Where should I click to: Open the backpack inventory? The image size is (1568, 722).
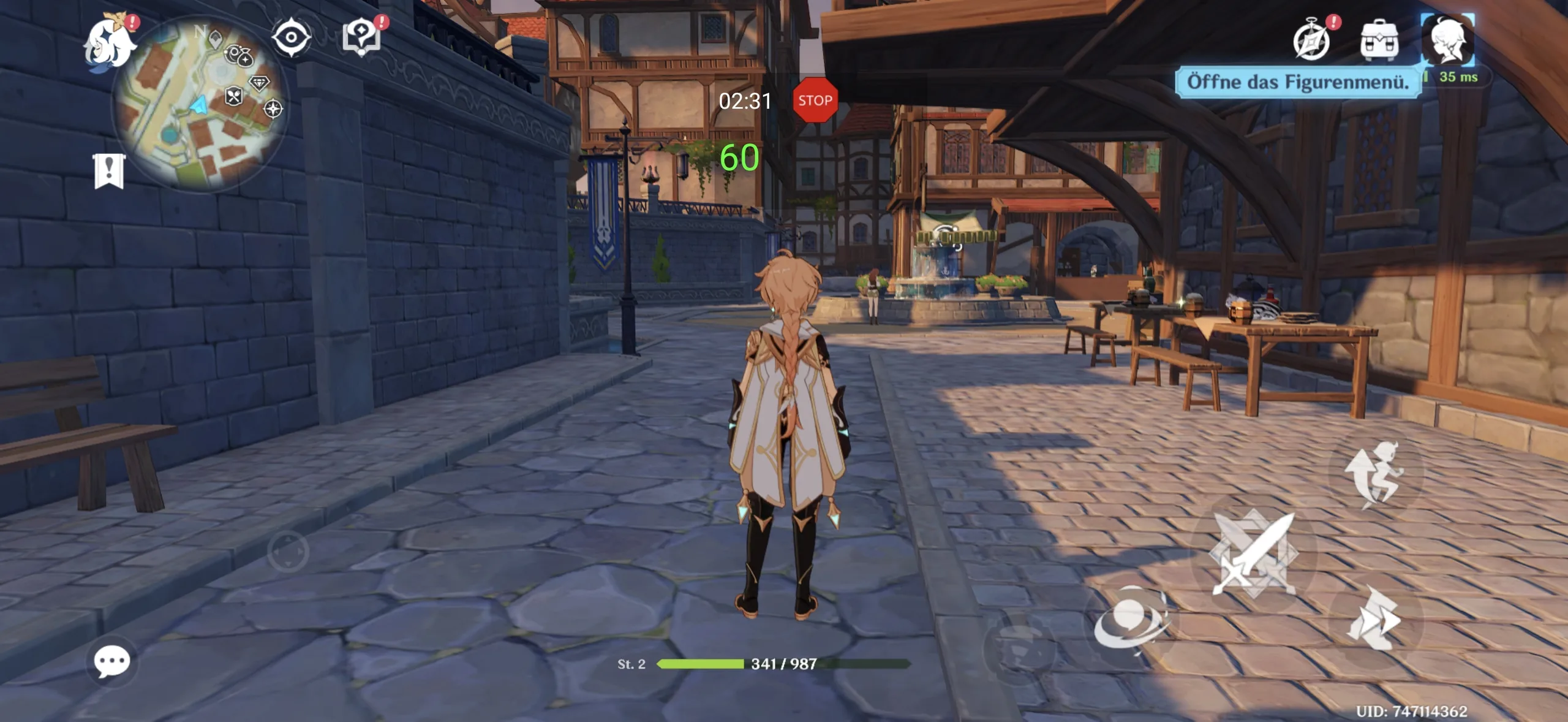[x=1379, y=40]
